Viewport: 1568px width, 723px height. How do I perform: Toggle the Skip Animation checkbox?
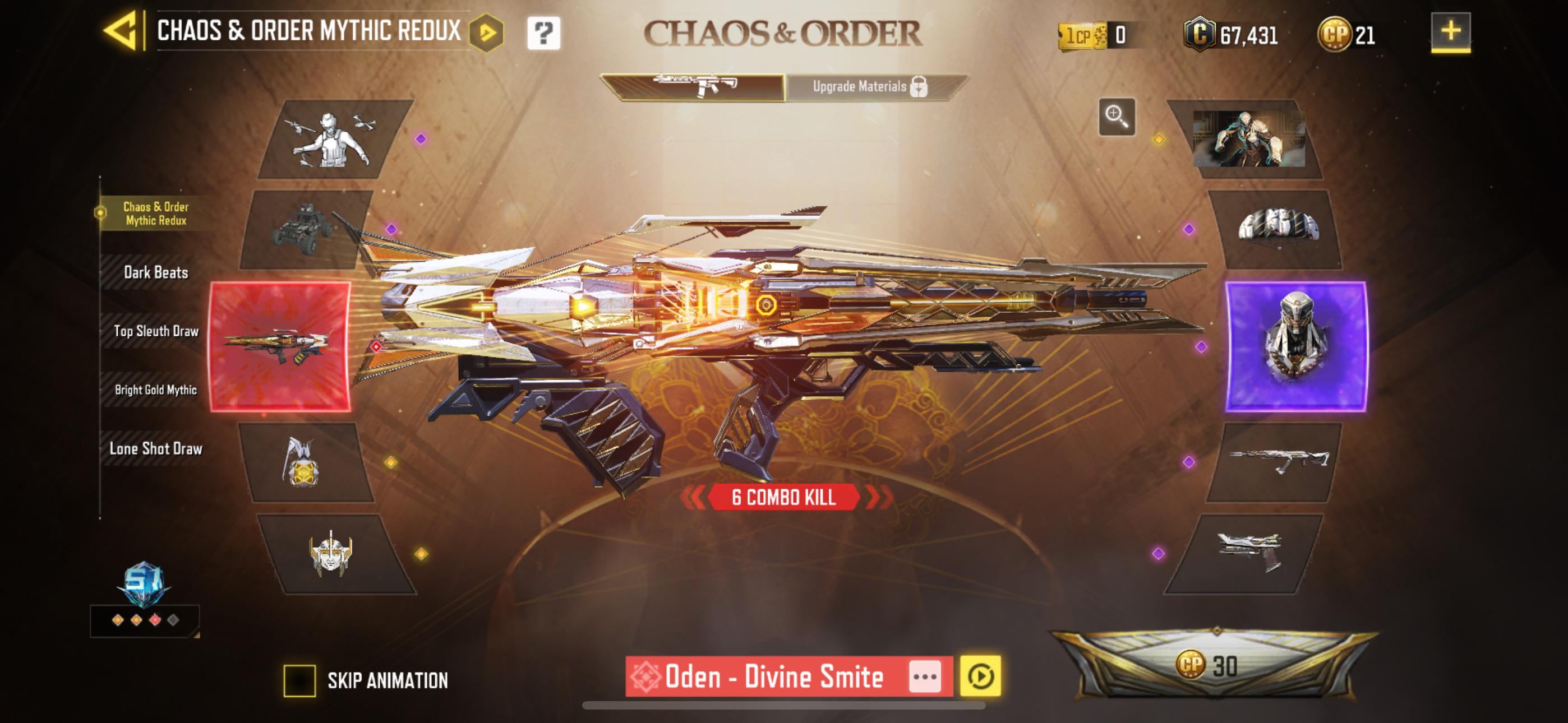coord(299,680)
